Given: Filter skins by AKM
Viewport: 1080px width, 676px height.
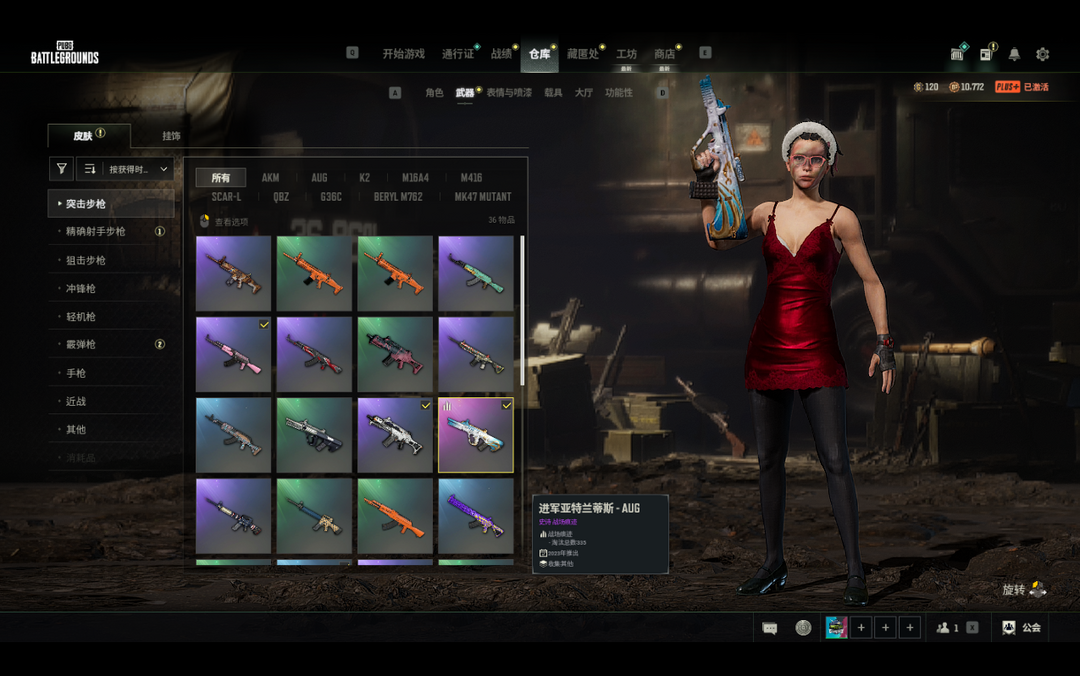Looking at the screenshot, I should pyautogui.click(x=271, y=178).
